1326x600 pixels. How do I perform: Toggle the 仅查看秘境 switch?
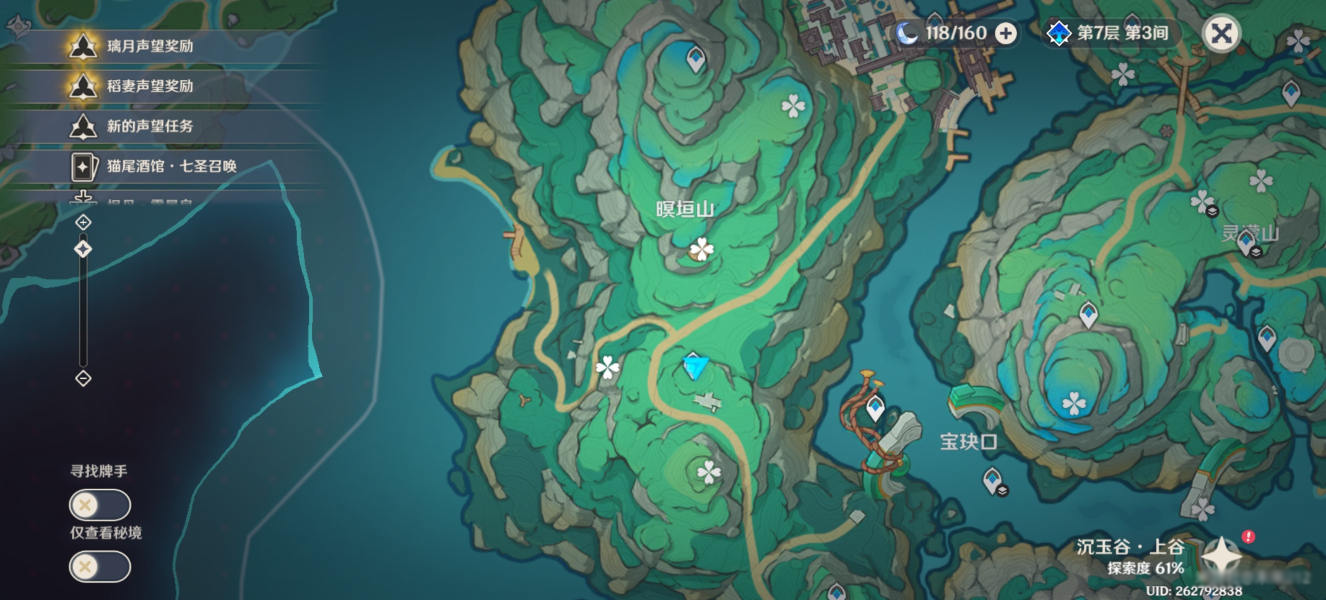click(99, 567)
